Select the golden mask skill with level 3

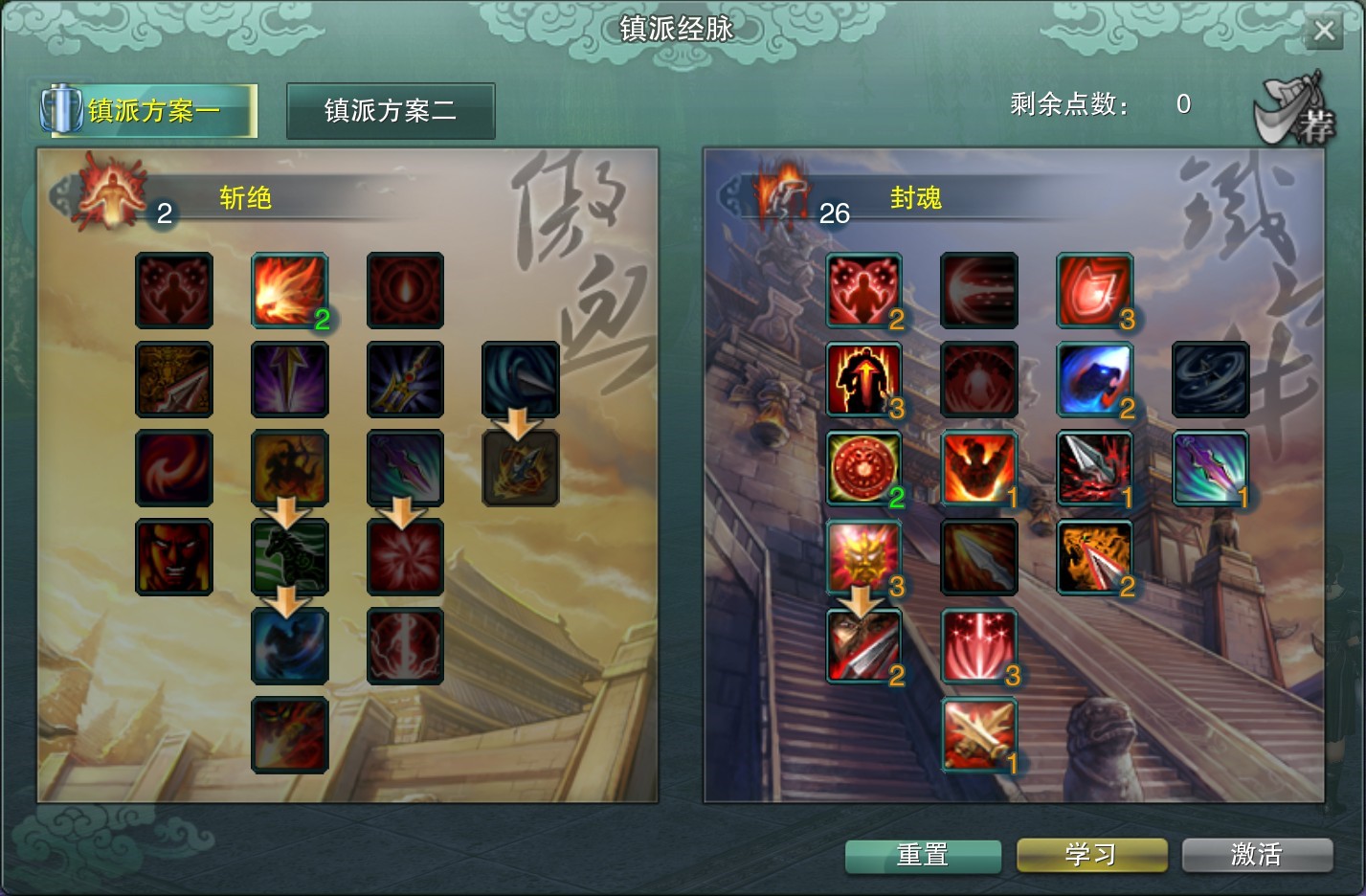click(863, 557)
